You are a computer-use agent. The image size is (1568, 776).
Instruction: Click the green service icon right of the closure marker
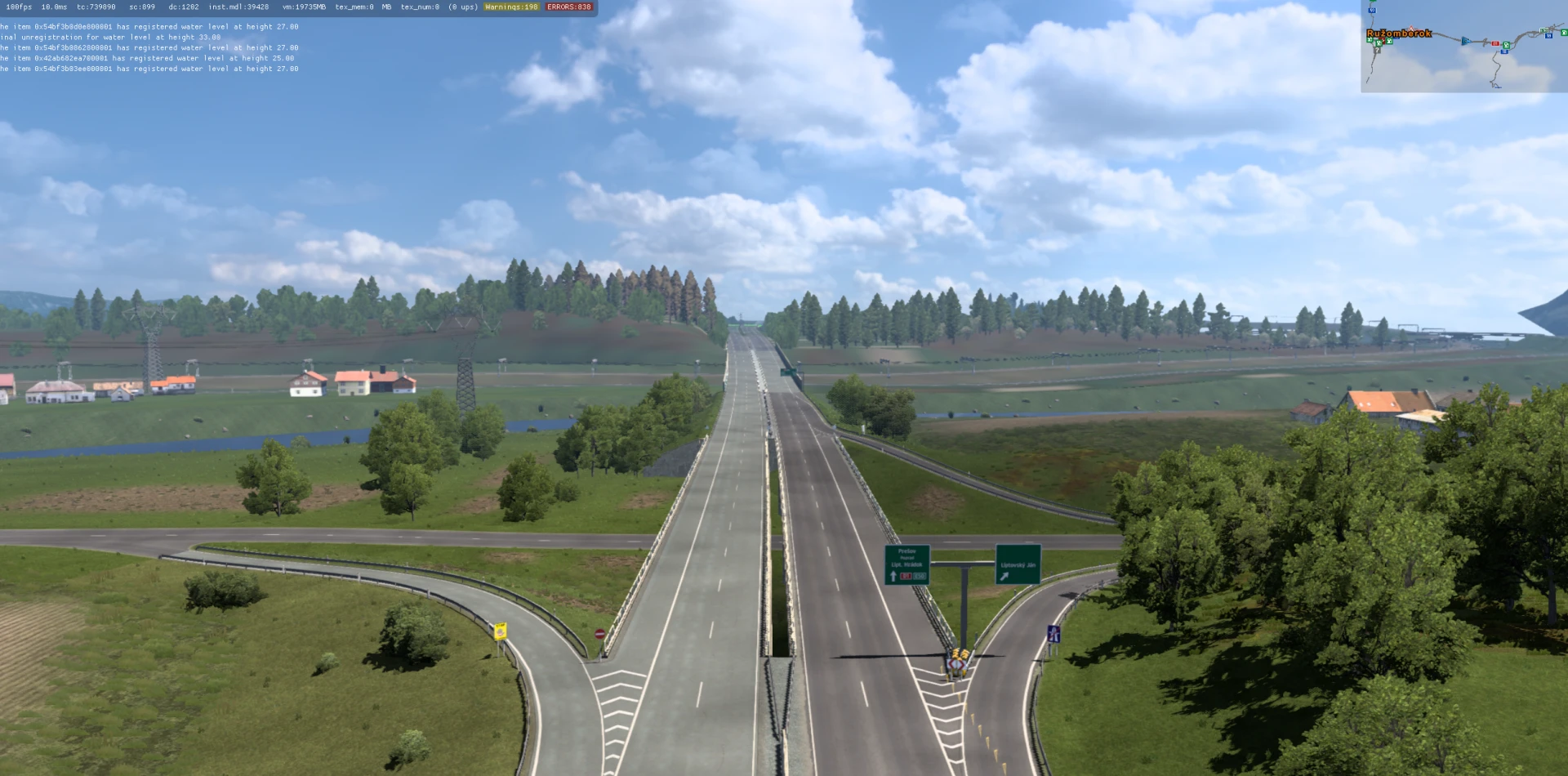click(1506, 45)
